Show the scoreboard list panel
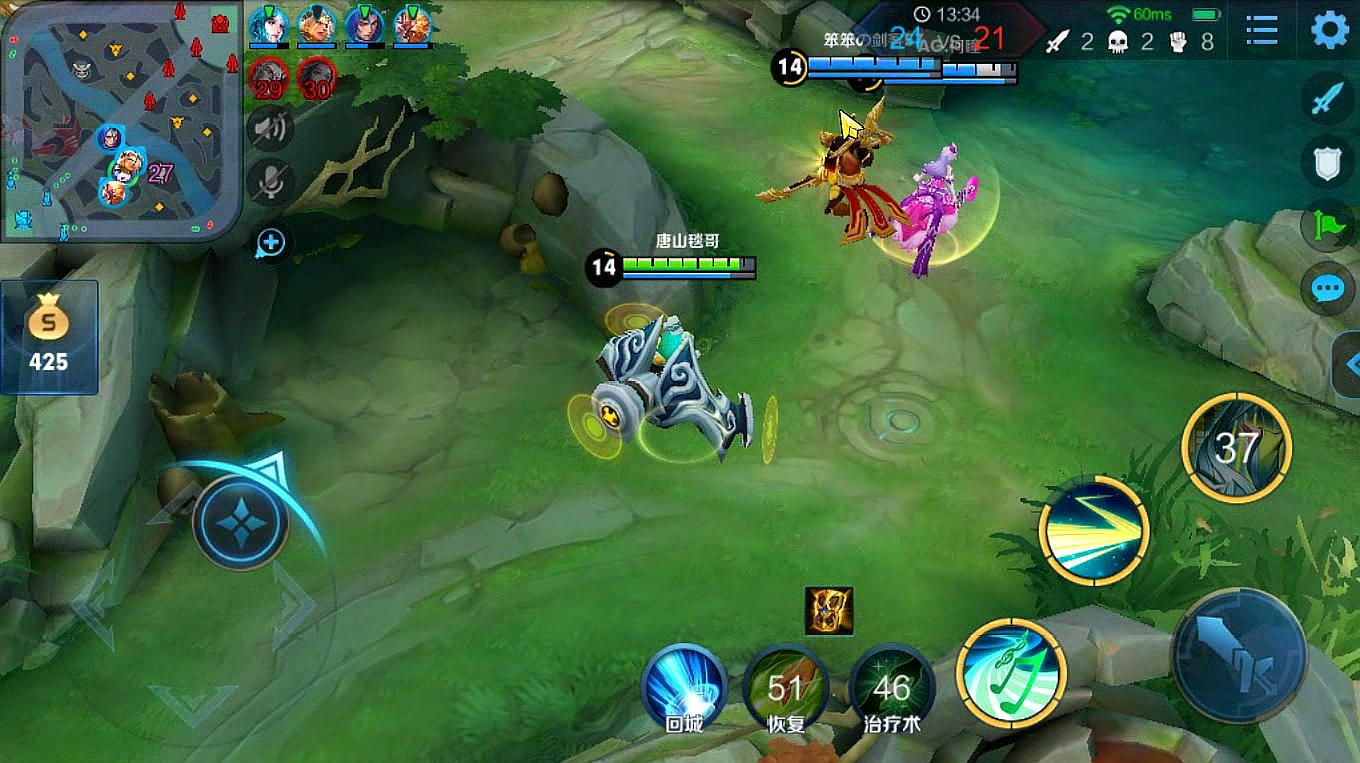Viewport: 1360px width, 763px height. [x=1262, y=31]
